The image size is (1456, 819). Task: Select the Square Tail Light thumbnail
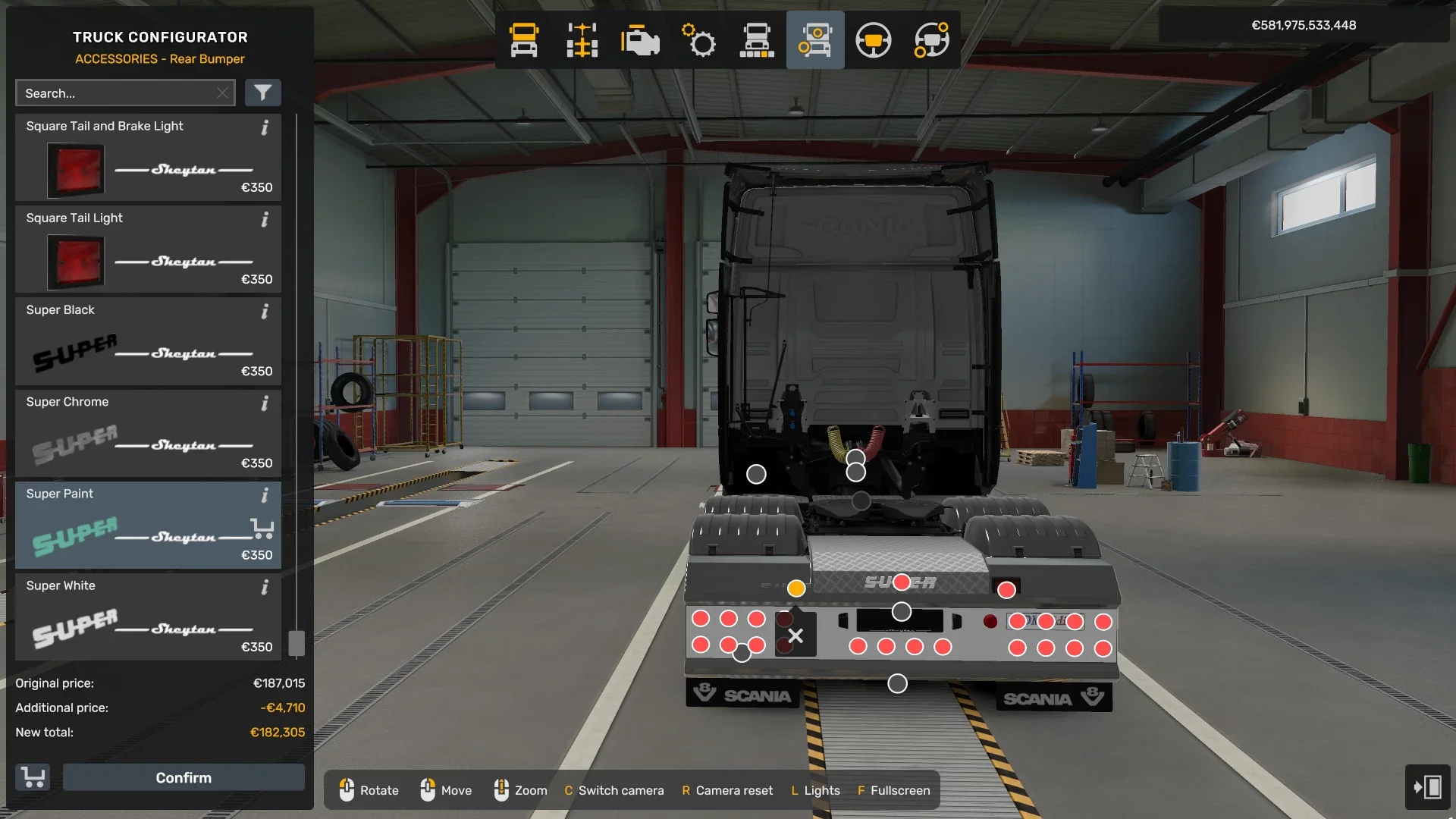click(77, 262)
